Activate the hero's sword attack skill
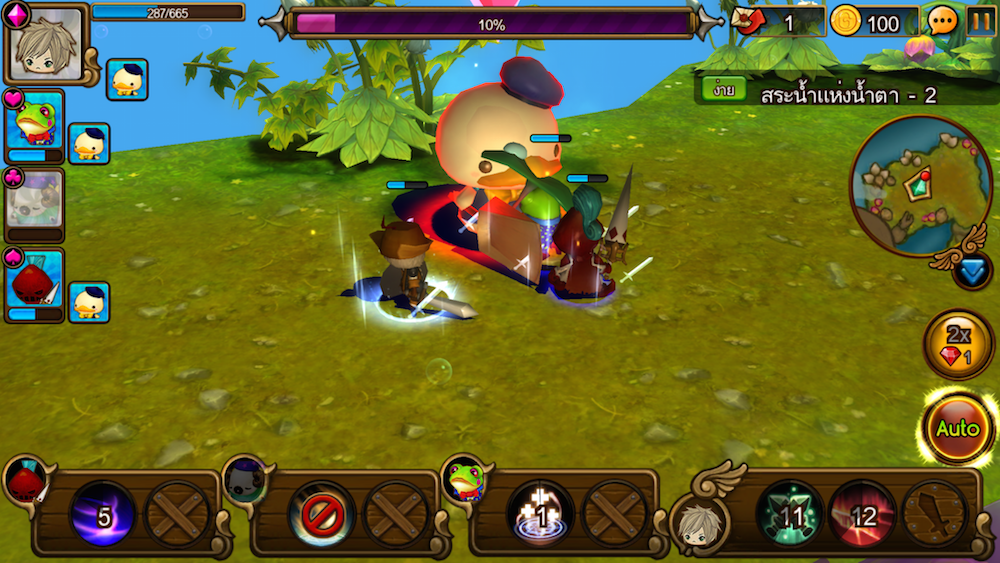The height and width of the screenshot is (563, 1000). tap(935, 516)
